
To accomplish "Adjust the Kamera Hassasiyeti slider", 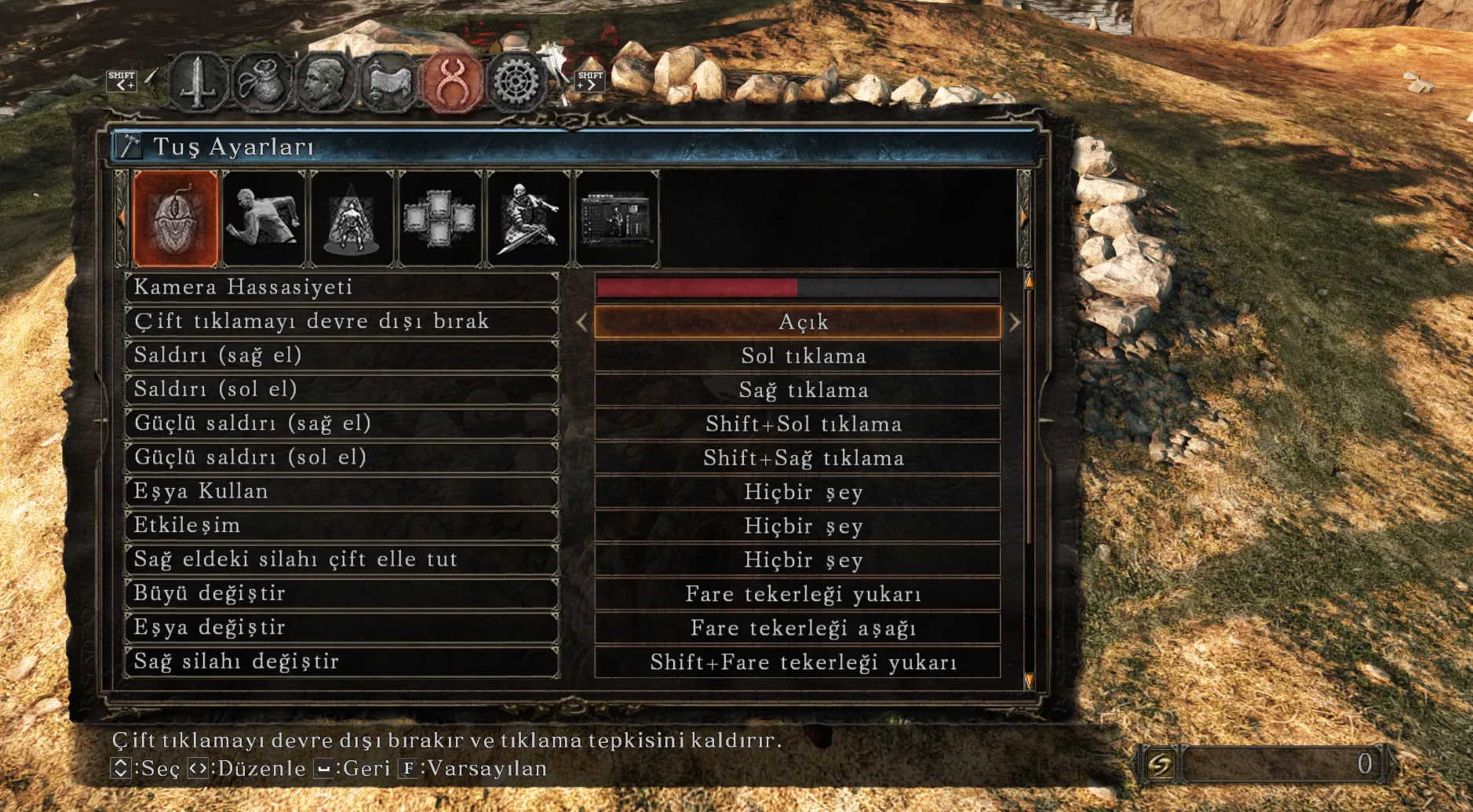I will pyautogui.click(x=797, y=288).
